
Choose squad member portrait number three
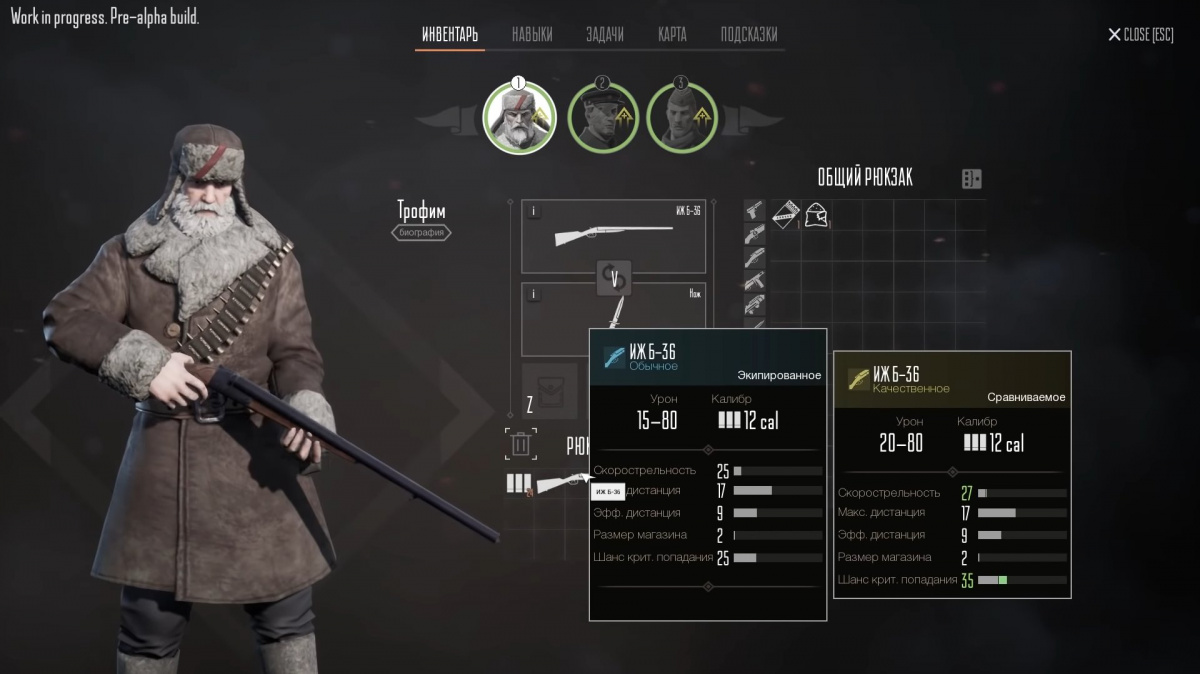[682, 117]
